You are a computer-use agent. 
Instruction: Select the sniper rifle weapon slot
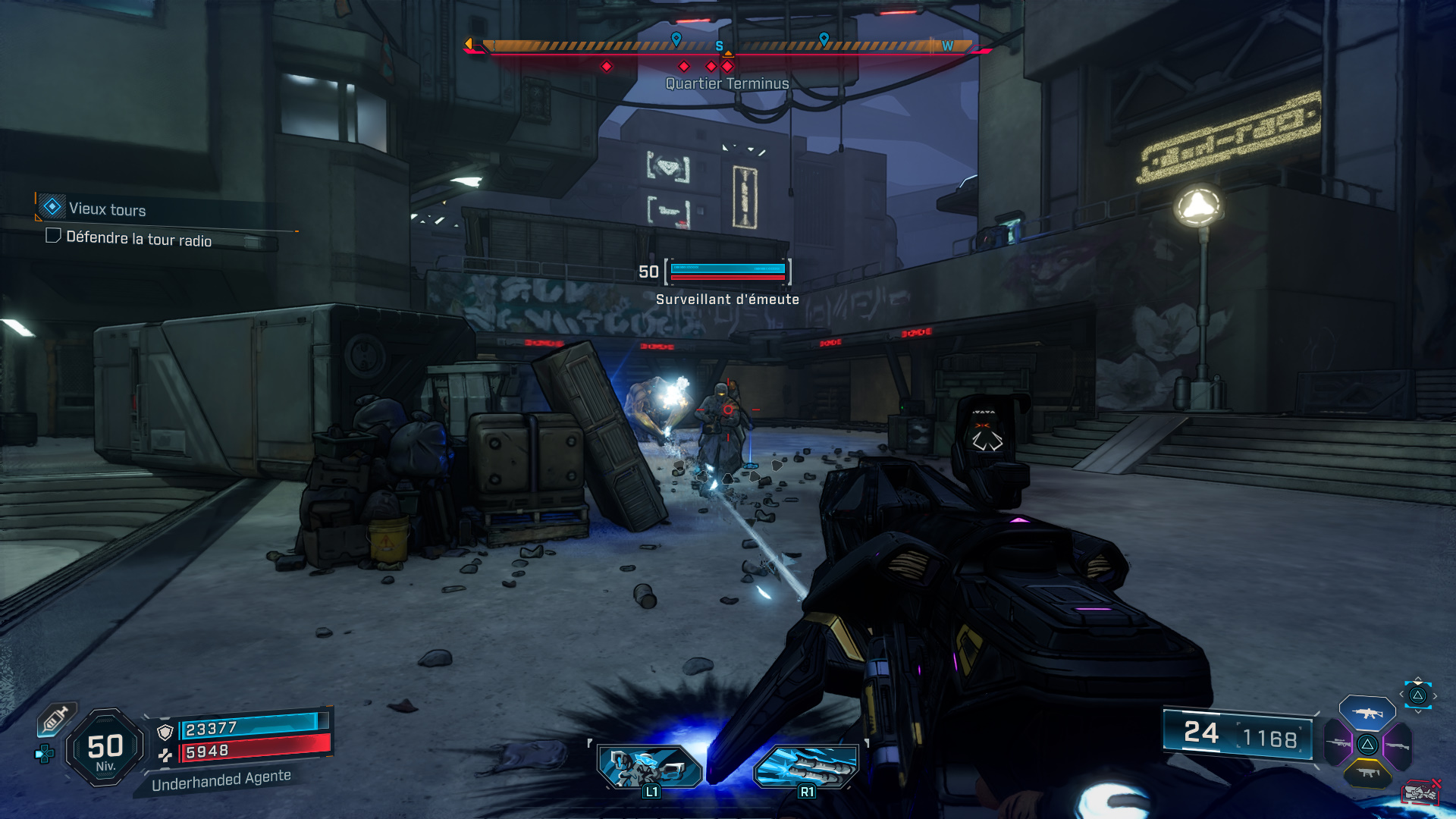[x=1338, y=743]
